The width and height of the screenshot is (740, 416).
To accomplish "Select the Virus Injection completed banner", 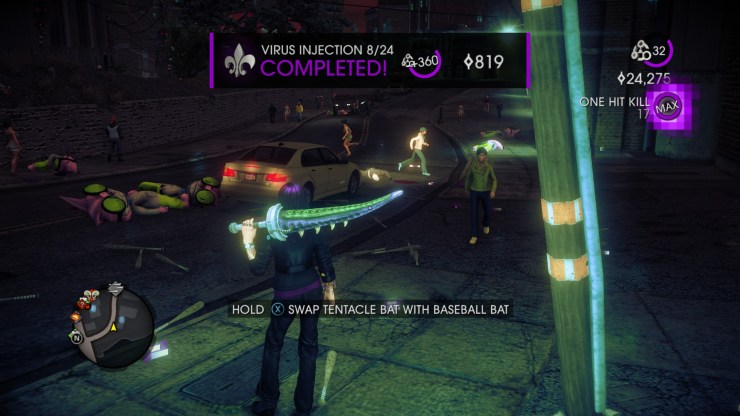I will click(369, 60).
